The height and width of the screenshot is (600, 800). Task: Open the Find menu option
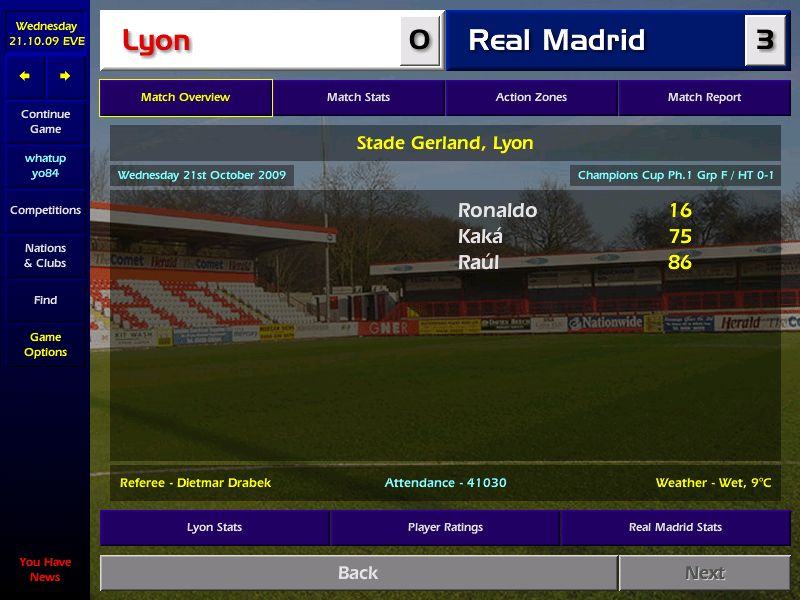click(45, 300)
